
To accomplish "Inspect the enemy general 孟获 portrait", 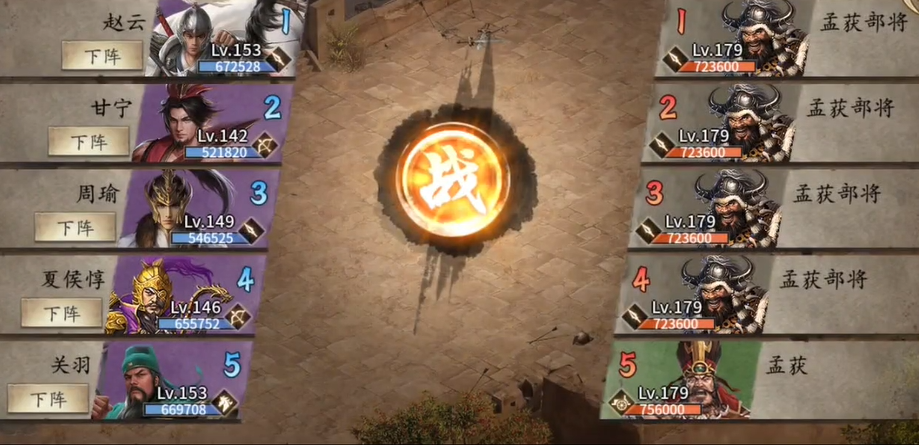I will pos(703,378).
